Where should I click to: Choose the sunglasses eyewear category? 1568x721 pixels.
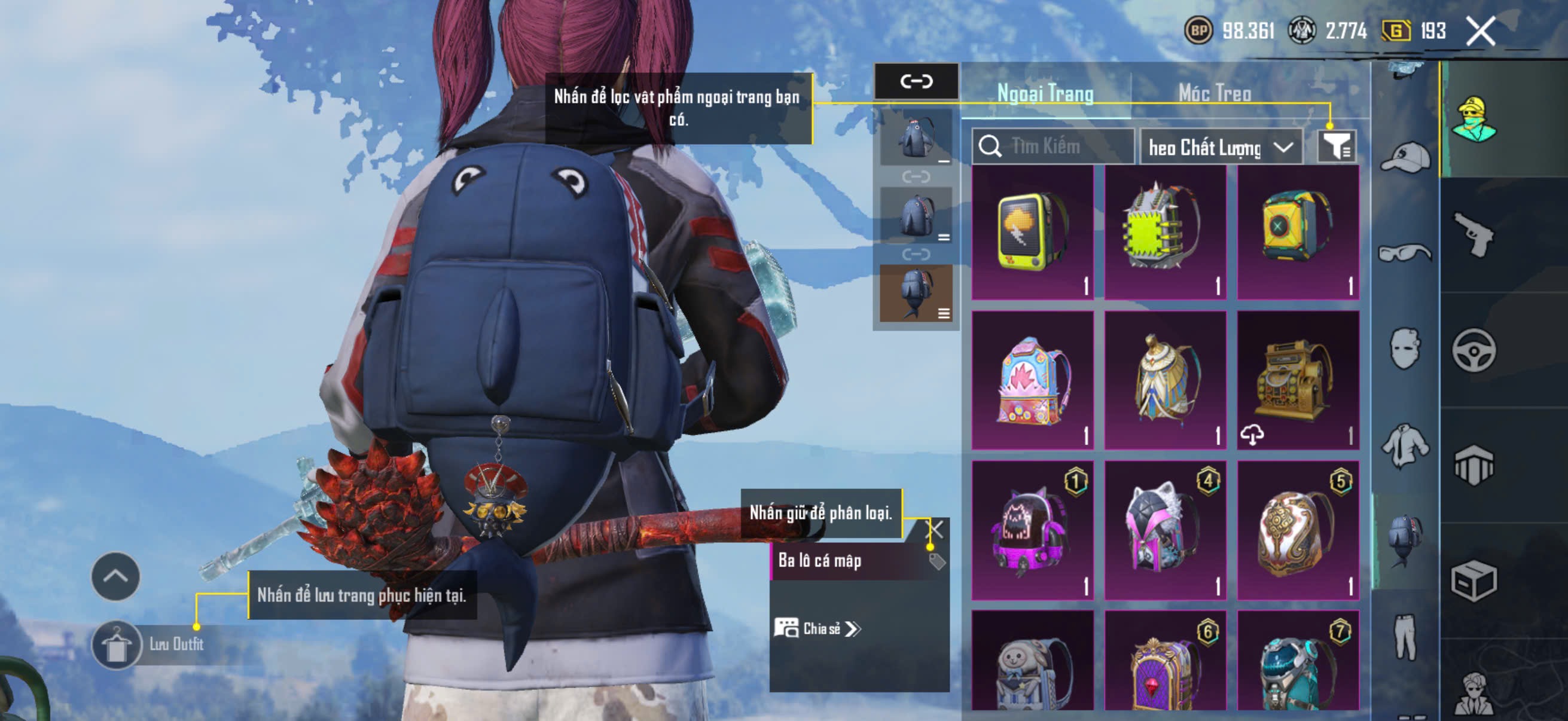(1405, 252)
